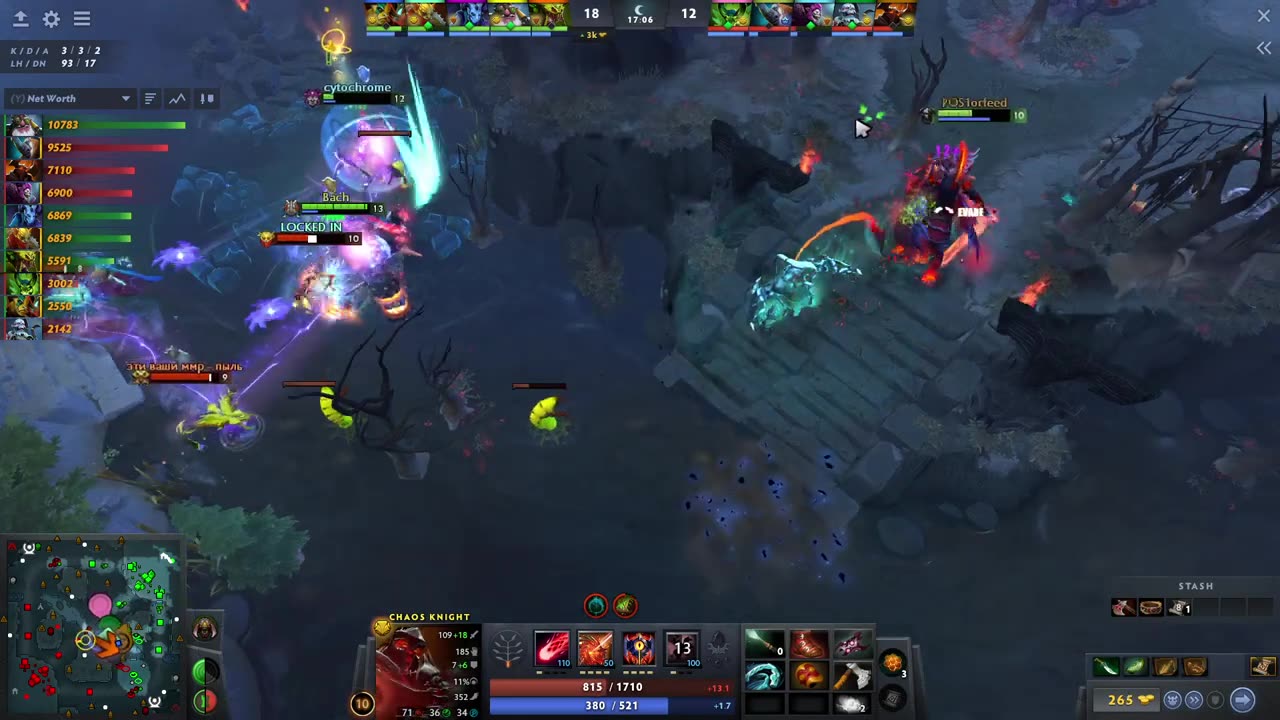Open the broadcast/upload menu at top left
Image resolution: width=1280 pixels, height=720 pixels.
(20, 18)
